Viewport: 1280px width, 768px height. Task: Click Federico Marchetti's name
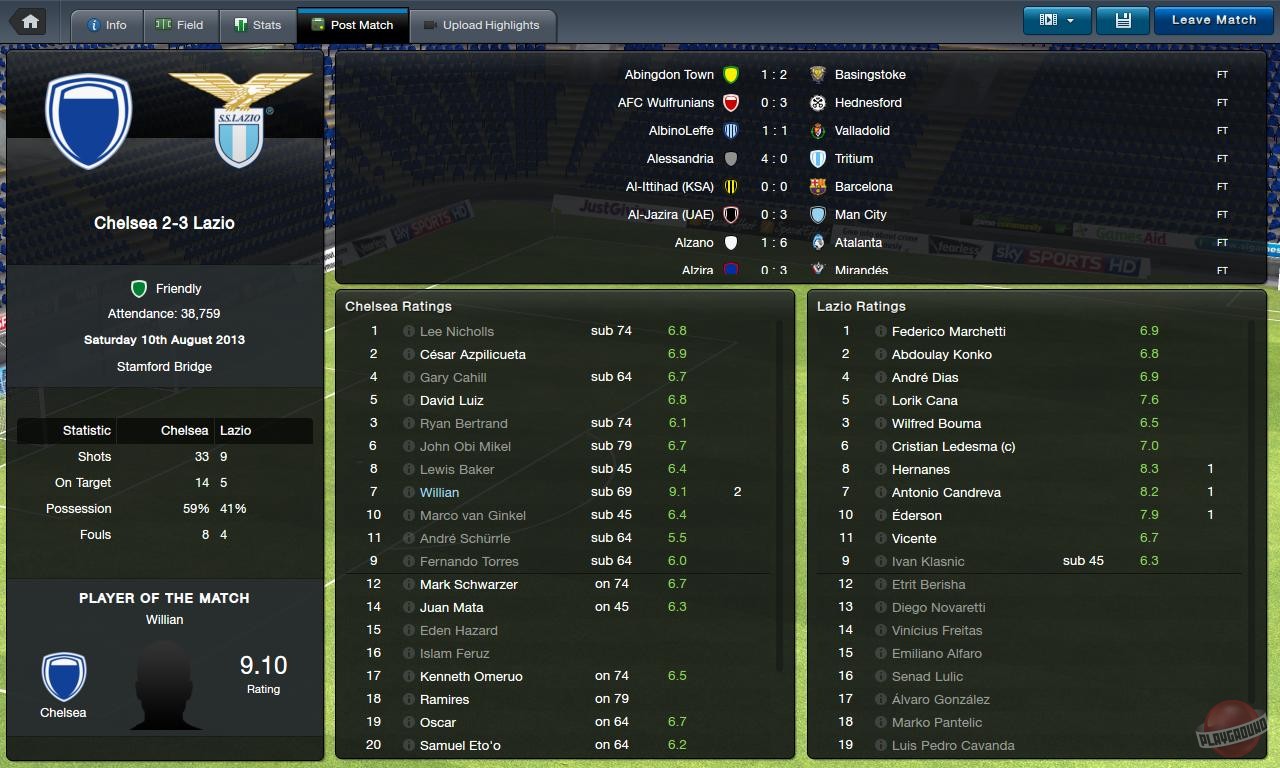coord(946,331)
